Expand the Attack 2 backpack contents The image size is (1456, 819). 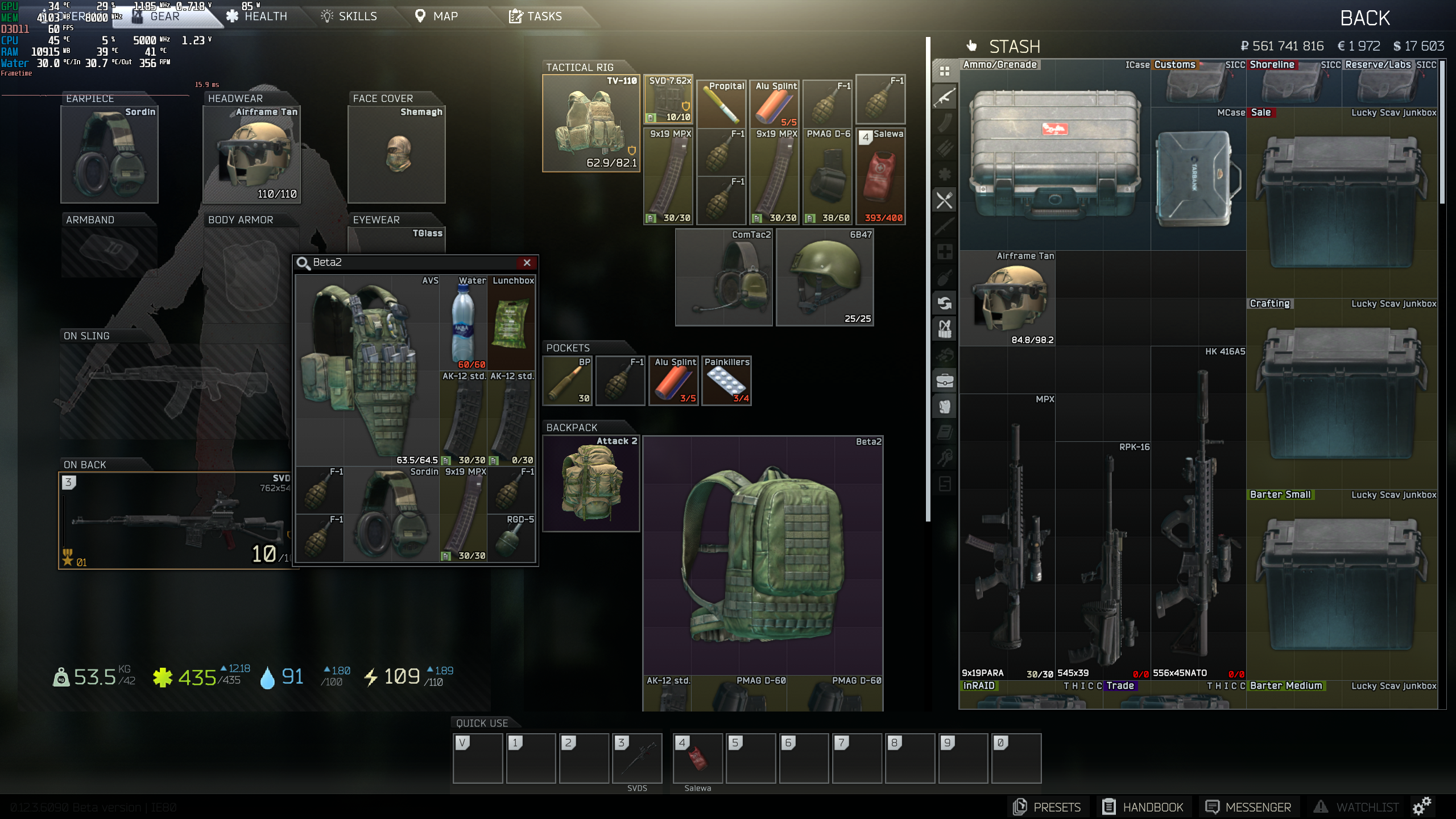coord(591,483)
